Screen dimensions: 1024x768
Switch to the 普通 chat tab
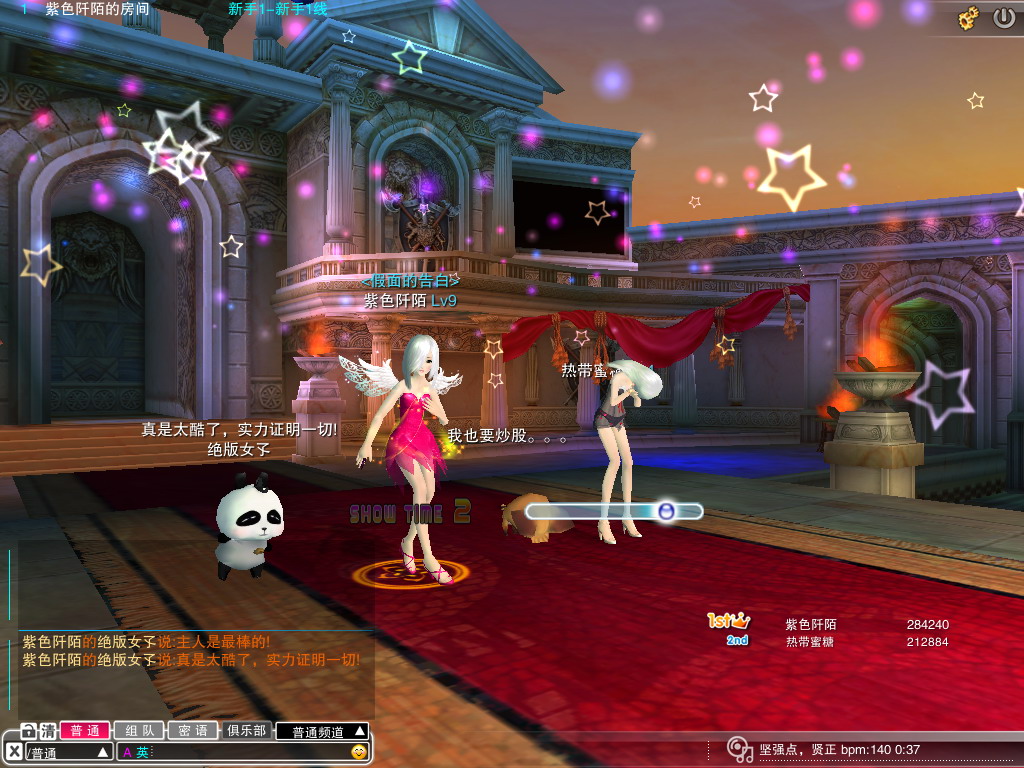[85, 731]
